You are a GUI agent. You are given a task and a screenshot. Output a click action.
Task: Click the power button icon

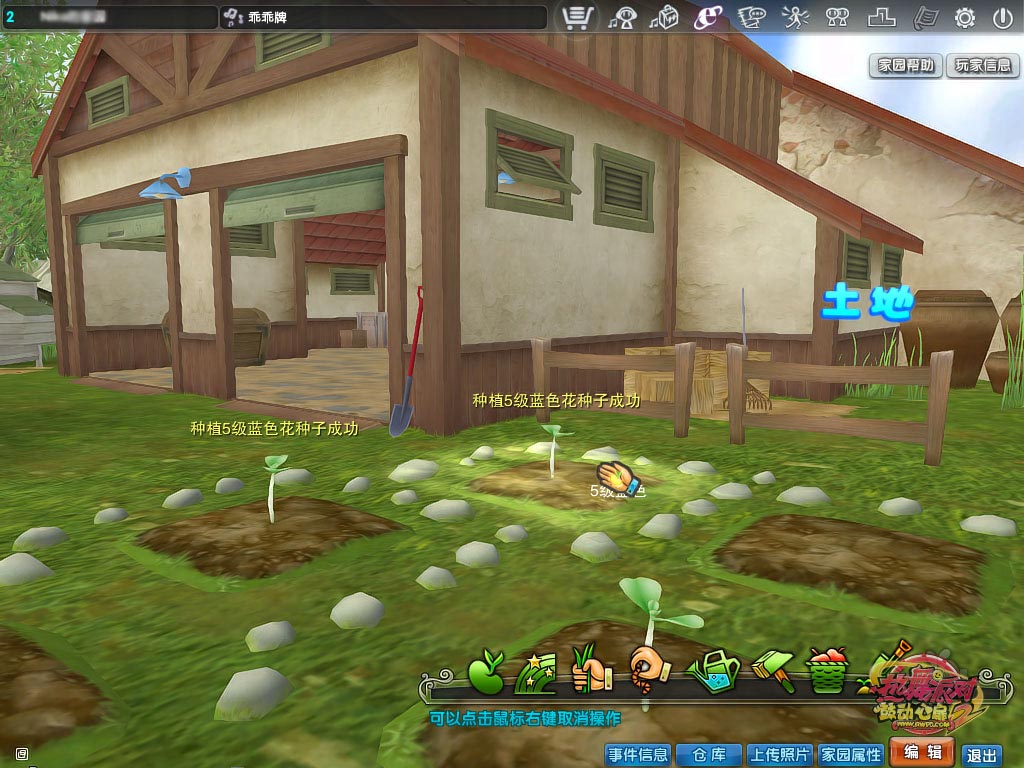point(1003,17)
